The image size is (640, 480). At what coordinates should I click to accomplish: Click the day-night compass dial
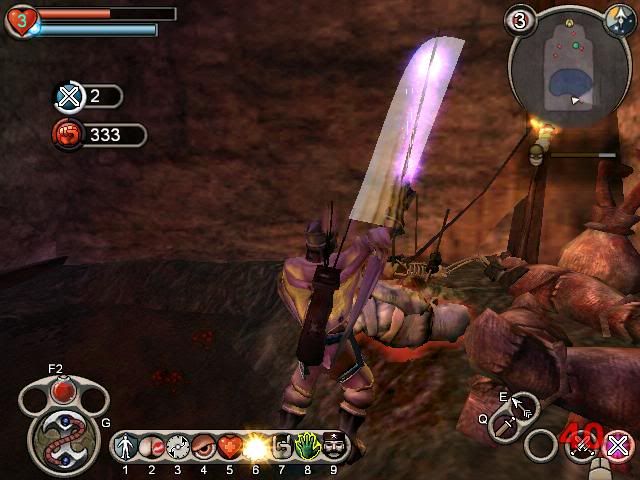[617, 19]
